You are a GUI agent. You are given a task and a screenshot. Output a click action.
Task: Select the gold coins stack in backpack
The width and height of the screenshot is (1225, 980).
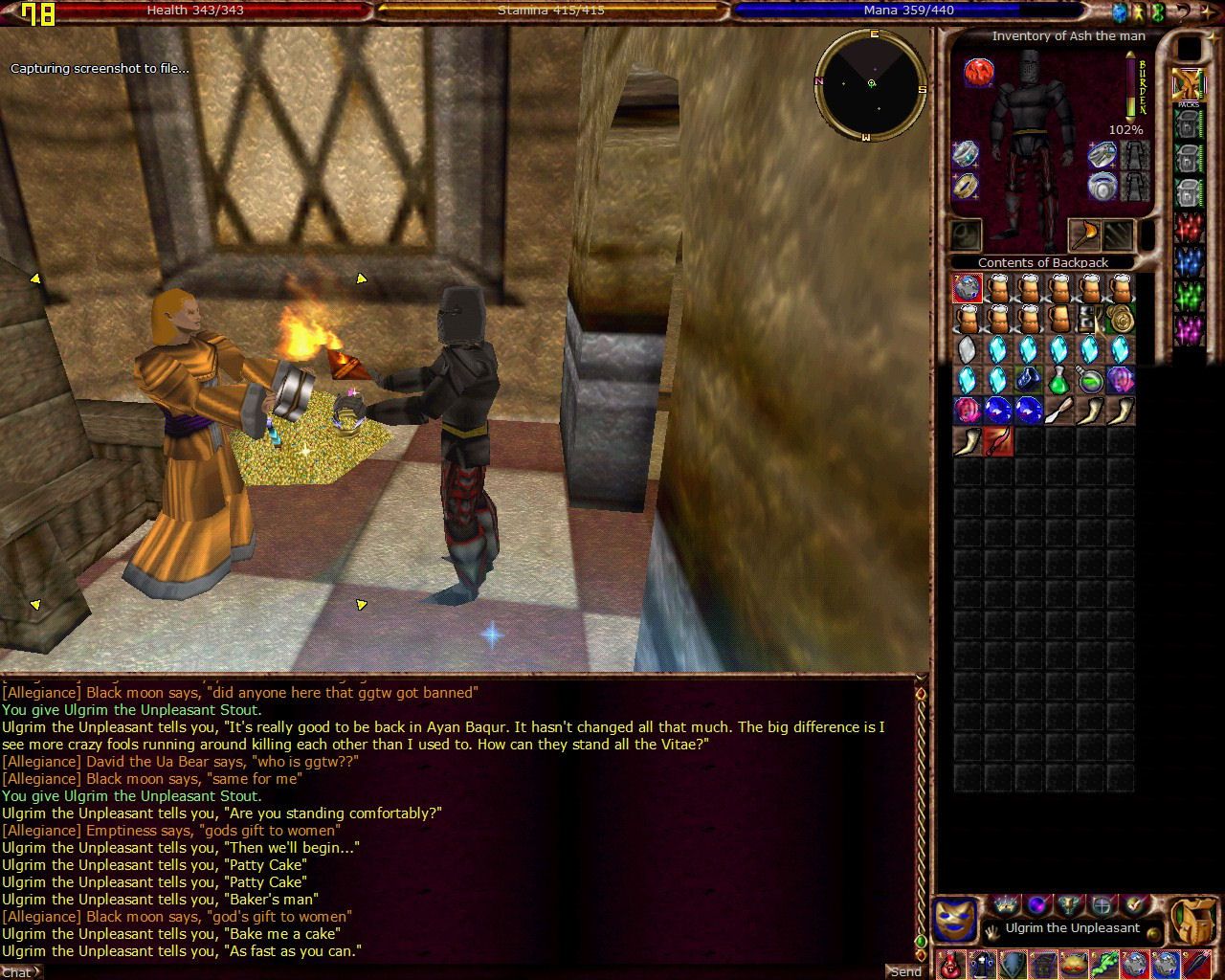click(x=1120, y=319)
